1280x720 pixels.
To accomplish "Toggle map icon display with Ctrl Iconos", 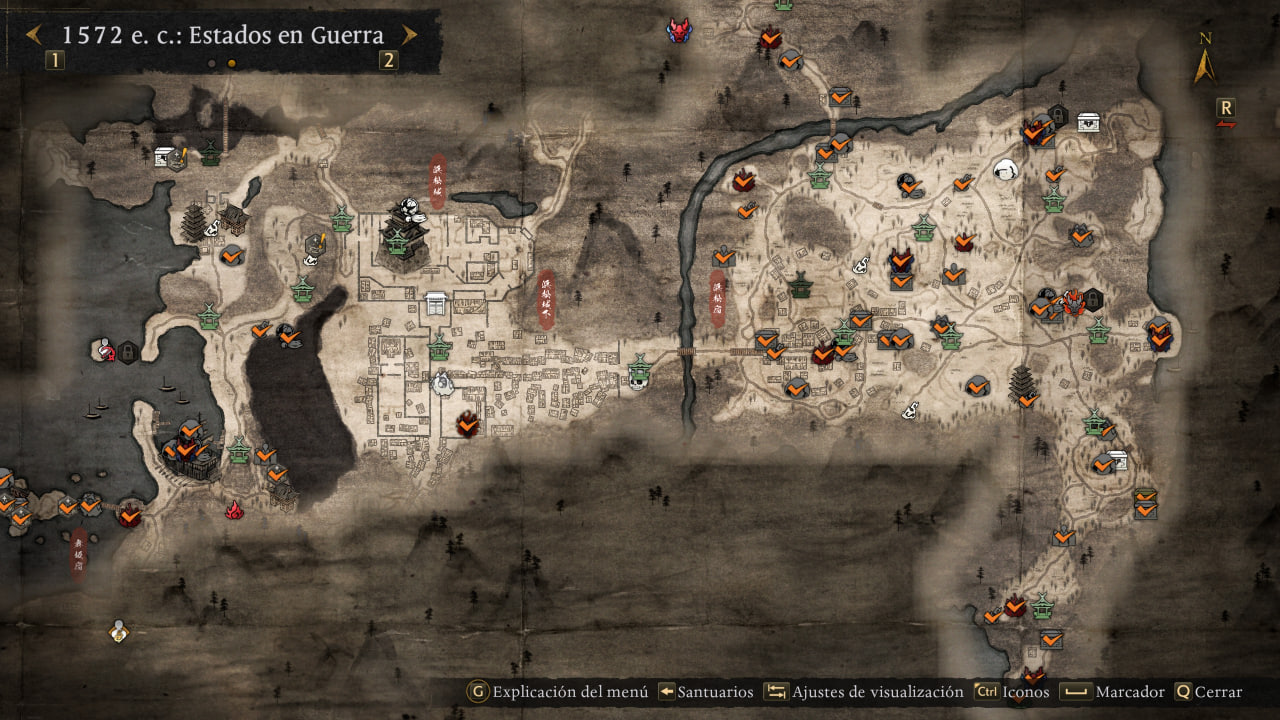I will [1010, 692].
